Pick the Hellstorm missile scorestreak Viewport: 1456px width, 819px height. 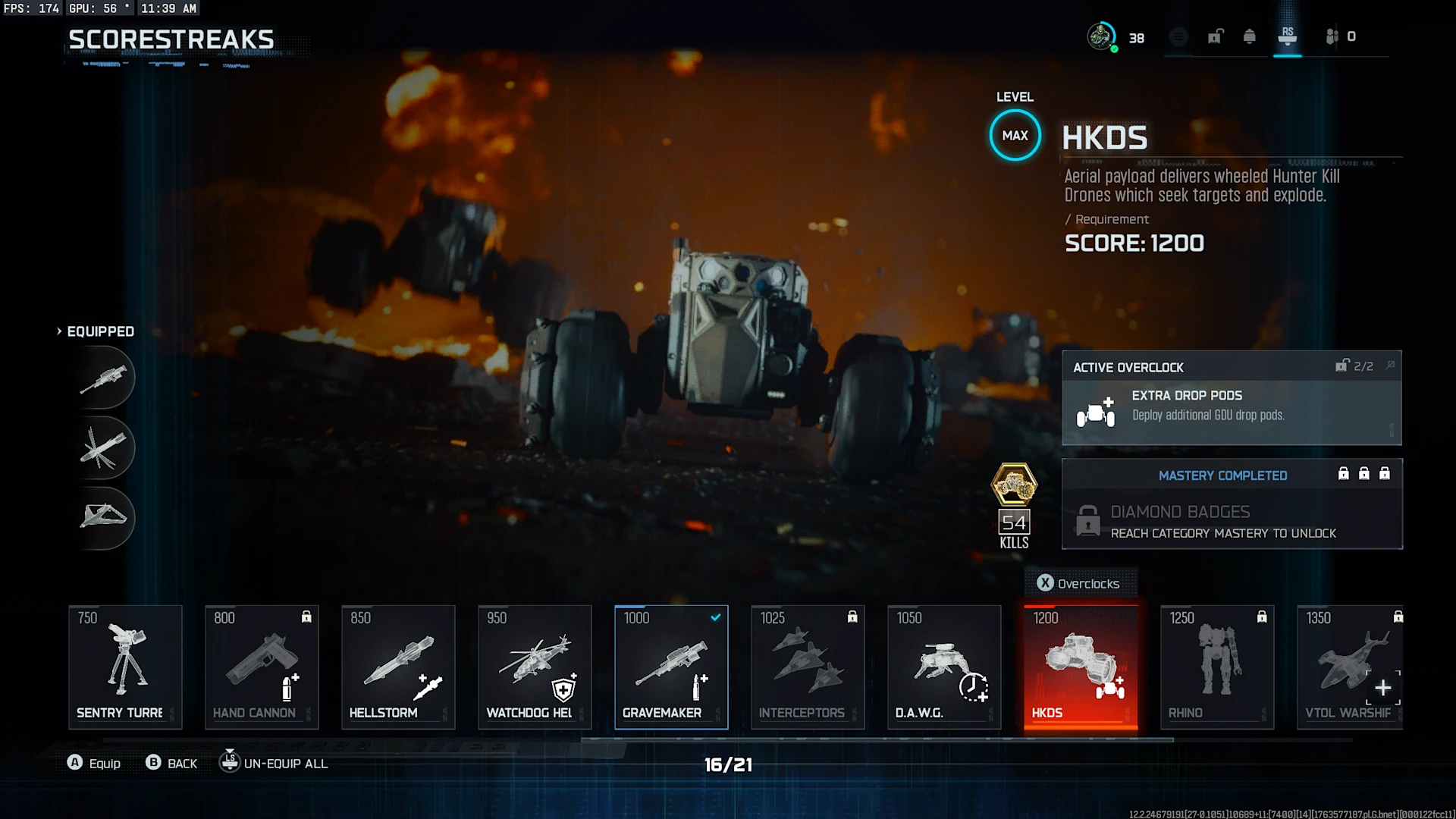coord(398,667)
